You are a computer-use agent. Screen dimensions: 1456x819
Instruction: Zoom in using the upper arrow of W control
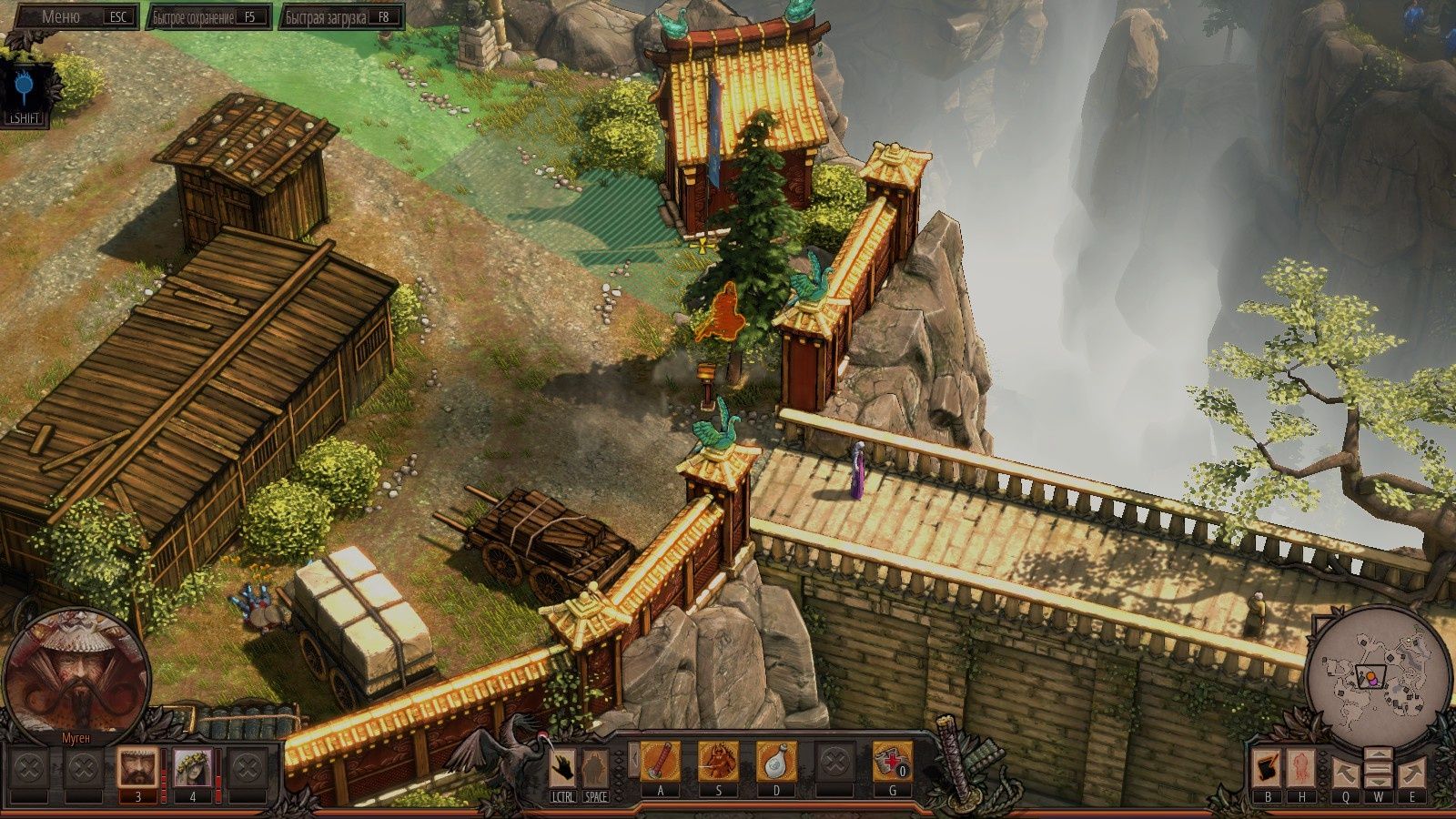pyautogui.click(x=1378, y=753)
